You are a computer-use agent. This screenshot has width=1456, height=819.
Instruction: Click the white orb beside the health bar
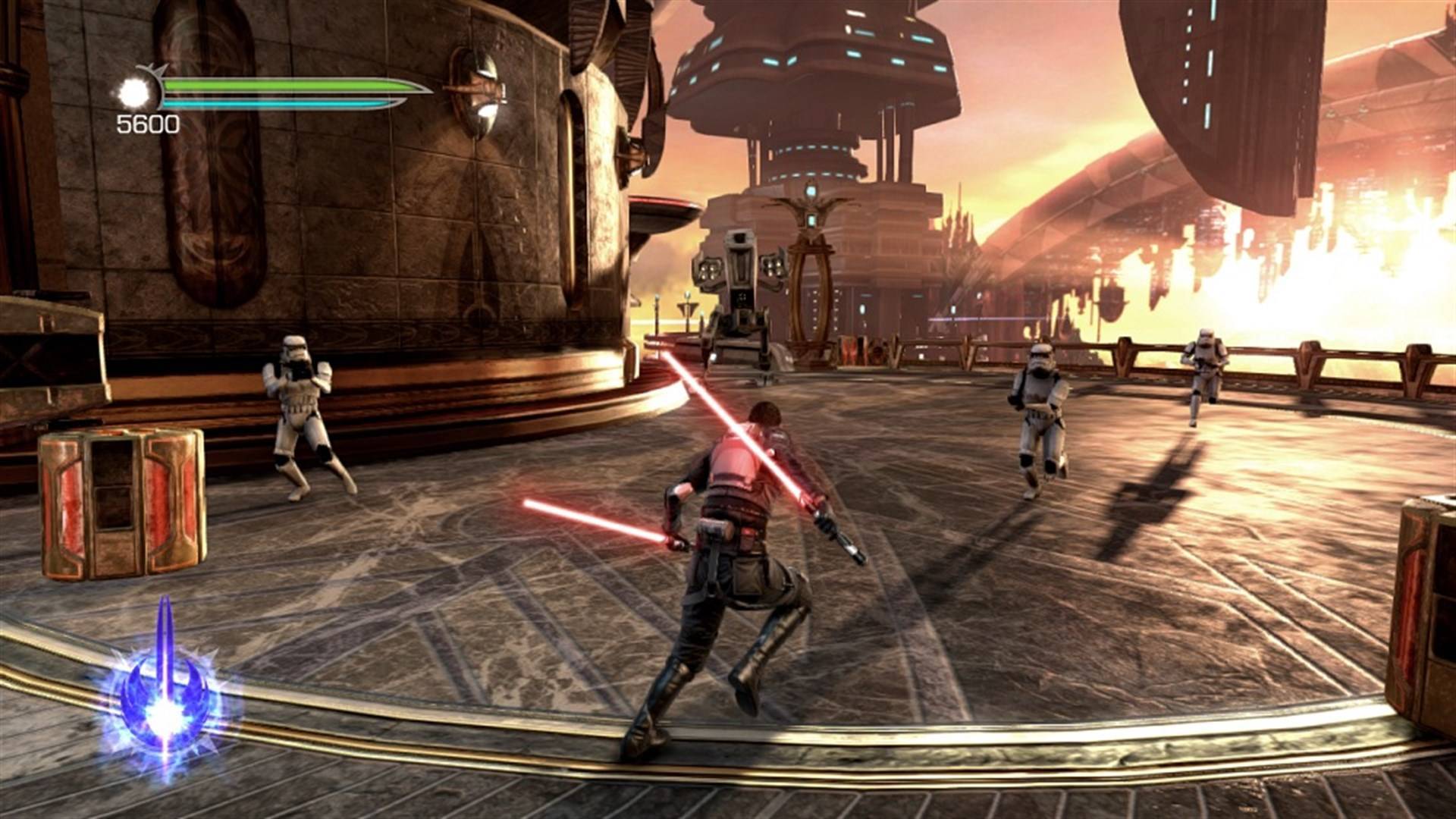click(x=134, y=93)
